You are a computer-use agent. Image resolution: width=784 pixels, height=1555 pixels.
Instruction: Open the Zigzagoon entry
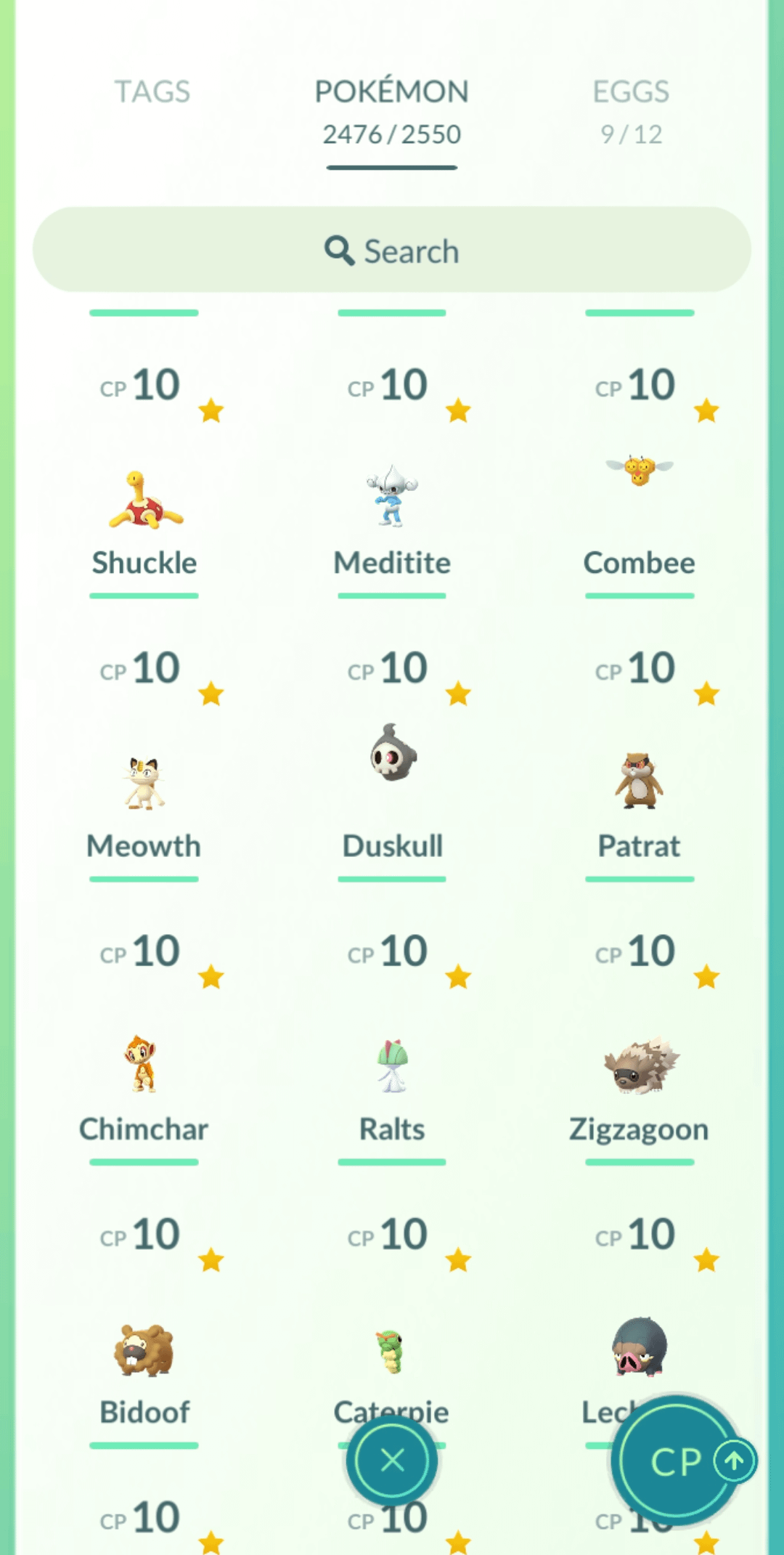(x=640, y=1068)
